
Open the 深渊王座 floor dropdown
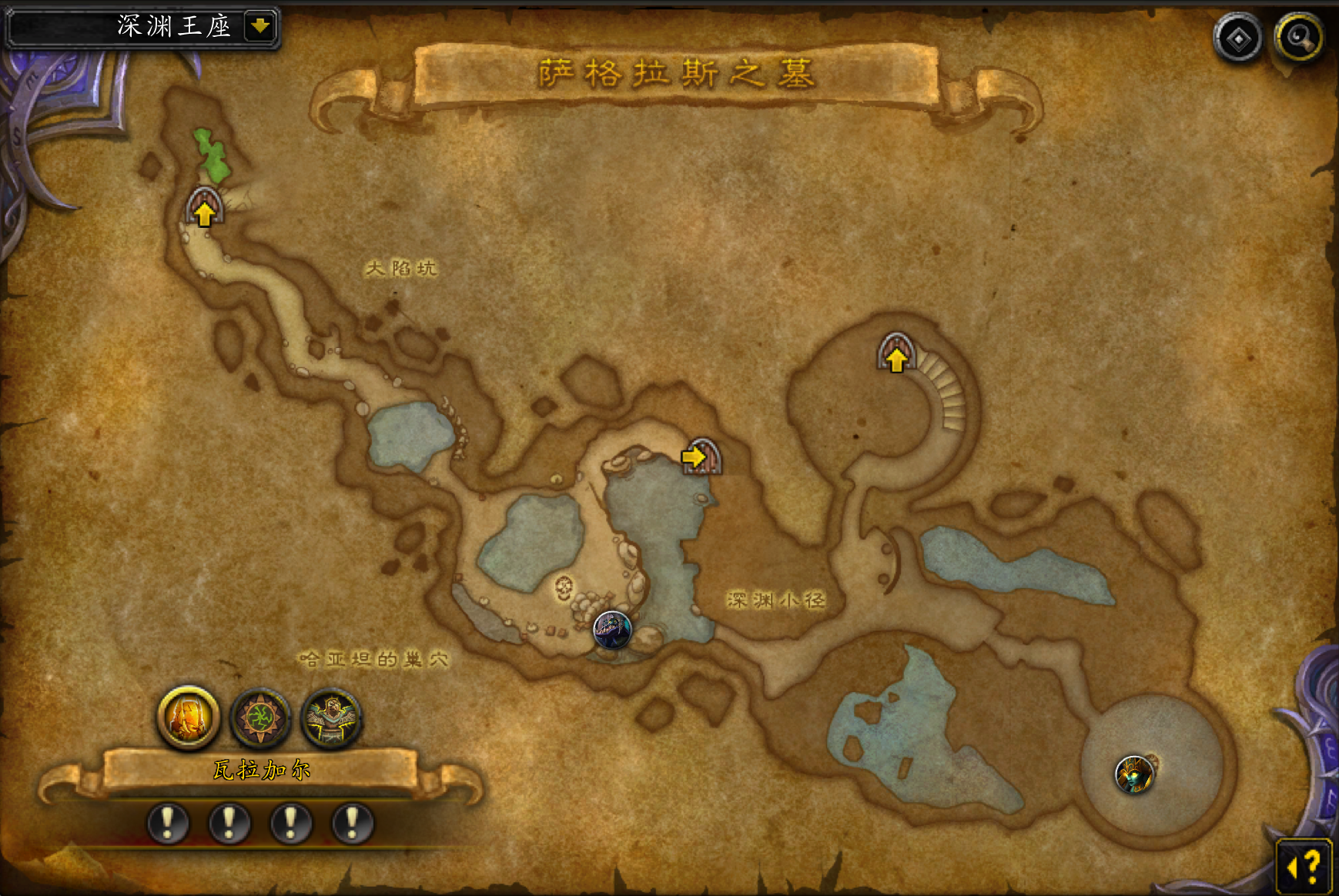coord(260,27)
